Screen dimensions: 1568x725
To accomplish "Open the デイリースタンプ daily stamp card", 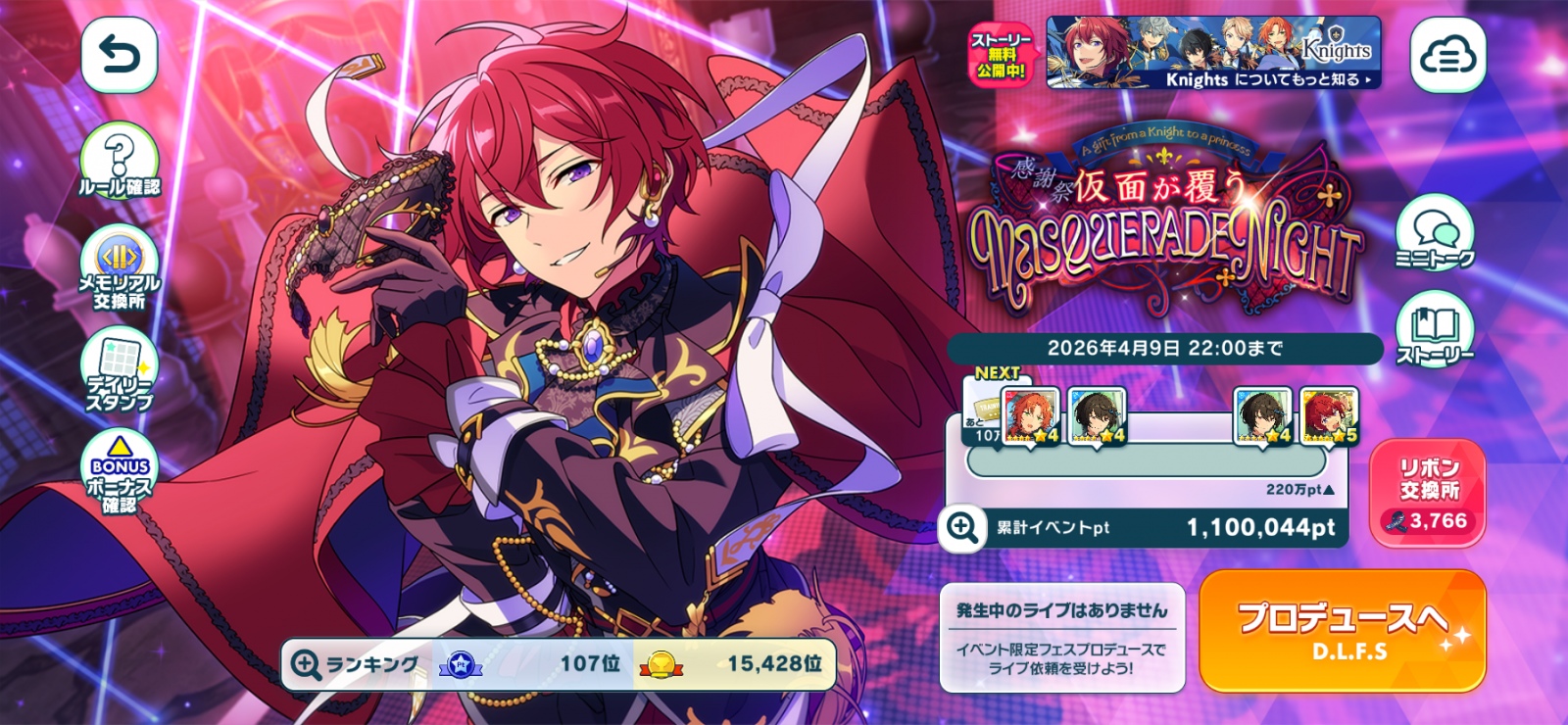I will click(119, 370).
